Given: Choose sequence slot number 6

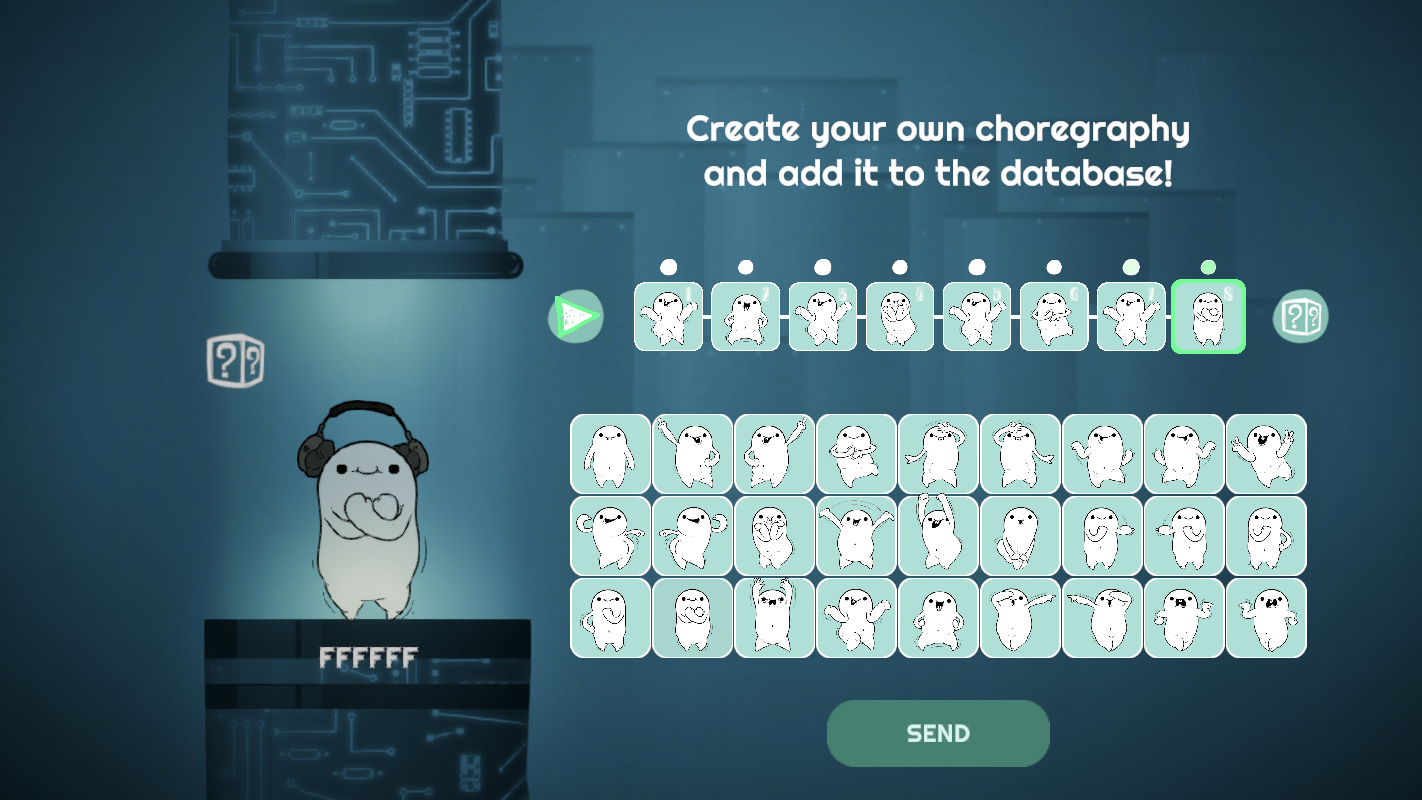Looking at the screenshot, I should point(1053,316).
